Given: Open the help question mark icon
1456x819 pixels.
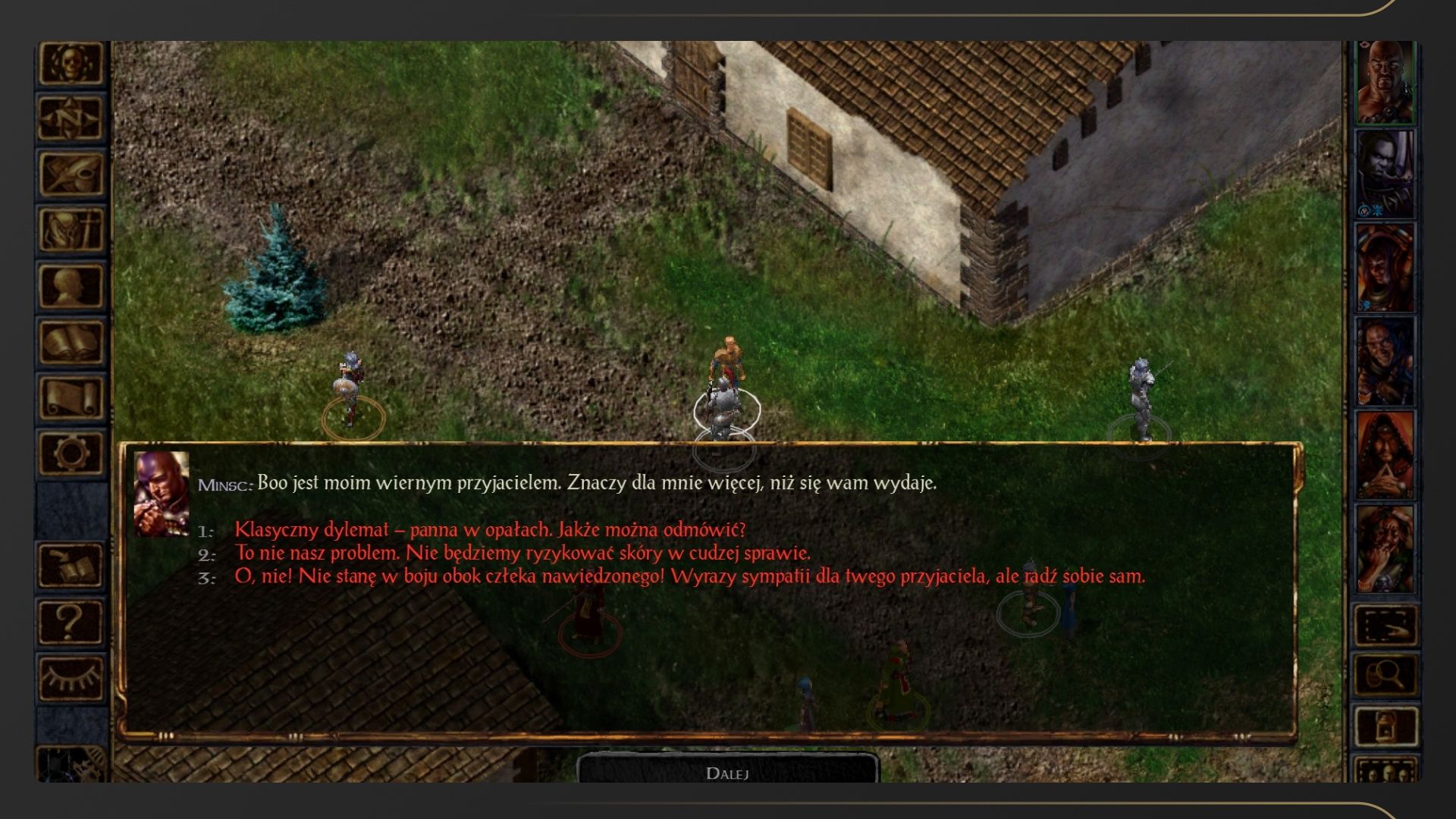Looking at the screenshot, I should tap(71, 622).
